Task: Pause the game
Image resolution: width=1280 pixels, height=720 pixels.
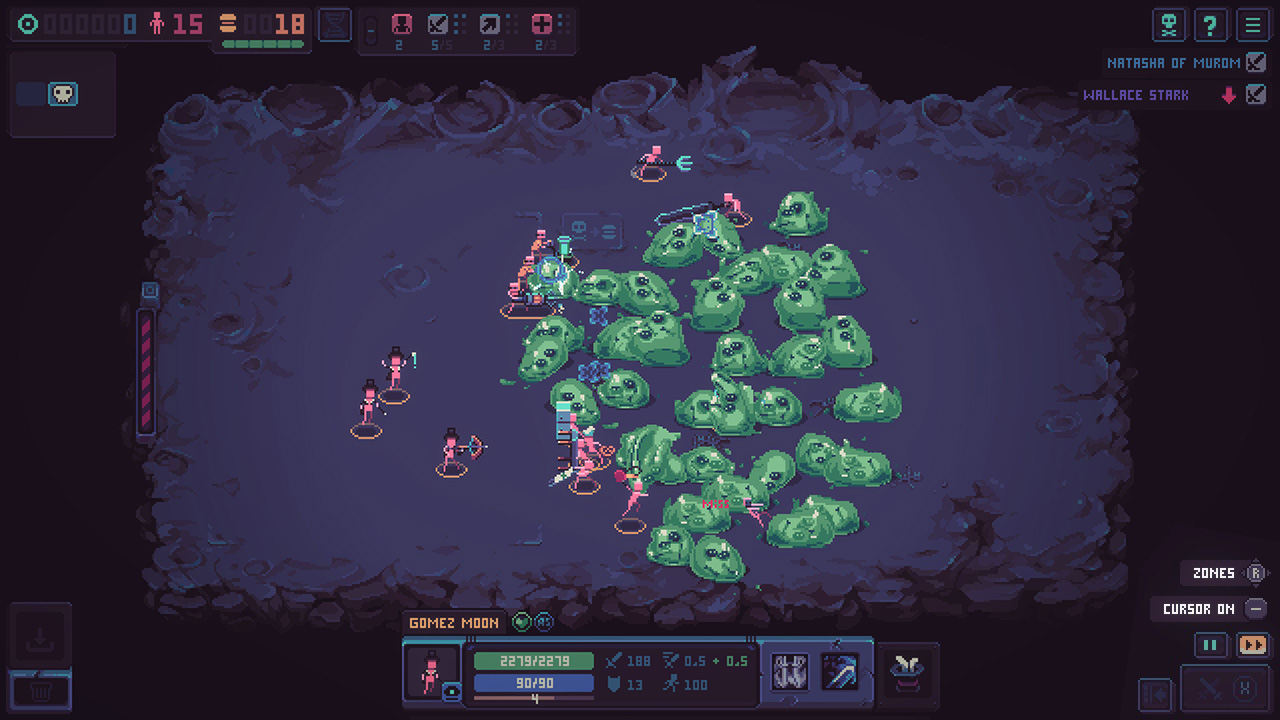Action: (x=1210, y=645)
